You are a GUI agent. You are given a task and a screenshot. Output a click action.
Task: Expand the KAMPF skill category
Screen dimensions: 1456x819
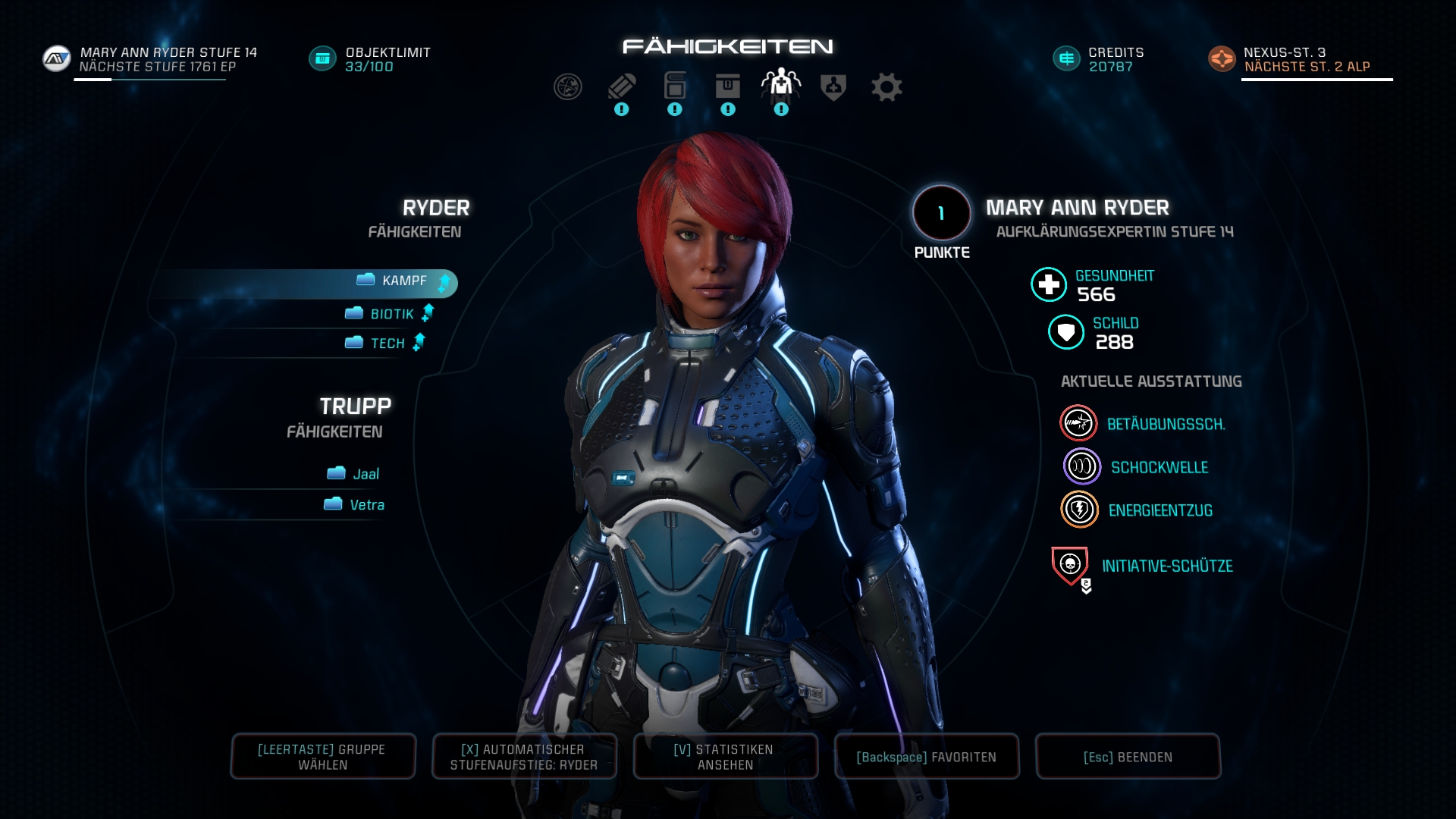coord(403,281)
